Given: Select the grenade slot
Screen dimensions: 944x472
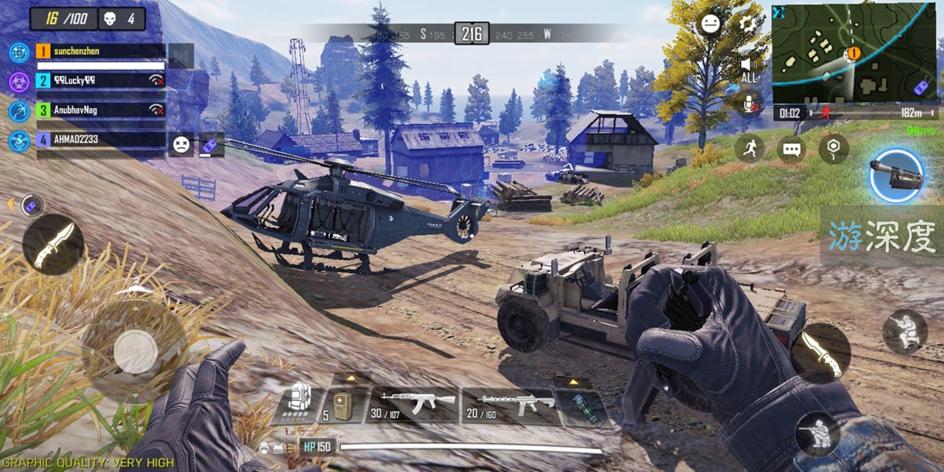Looking at the screenshot, I should tap(582, 407).
